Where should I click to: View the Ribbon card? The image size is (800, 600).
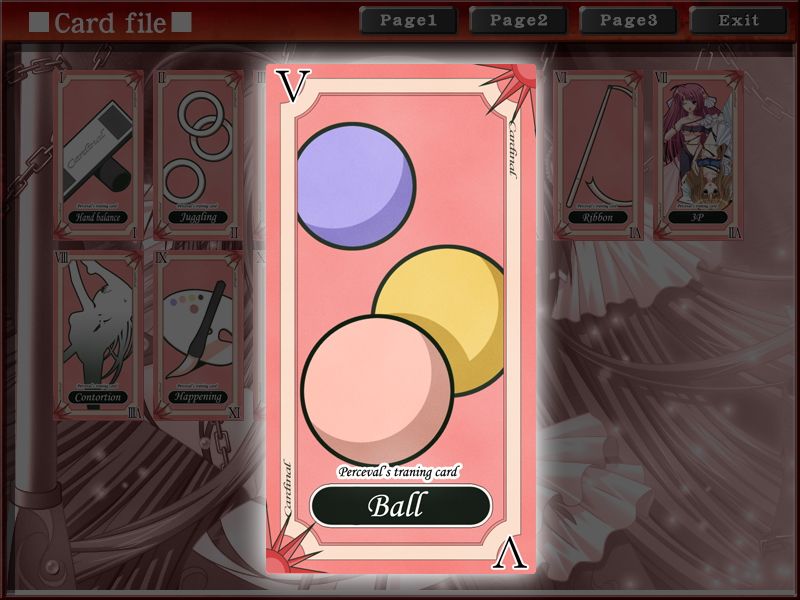598,155
